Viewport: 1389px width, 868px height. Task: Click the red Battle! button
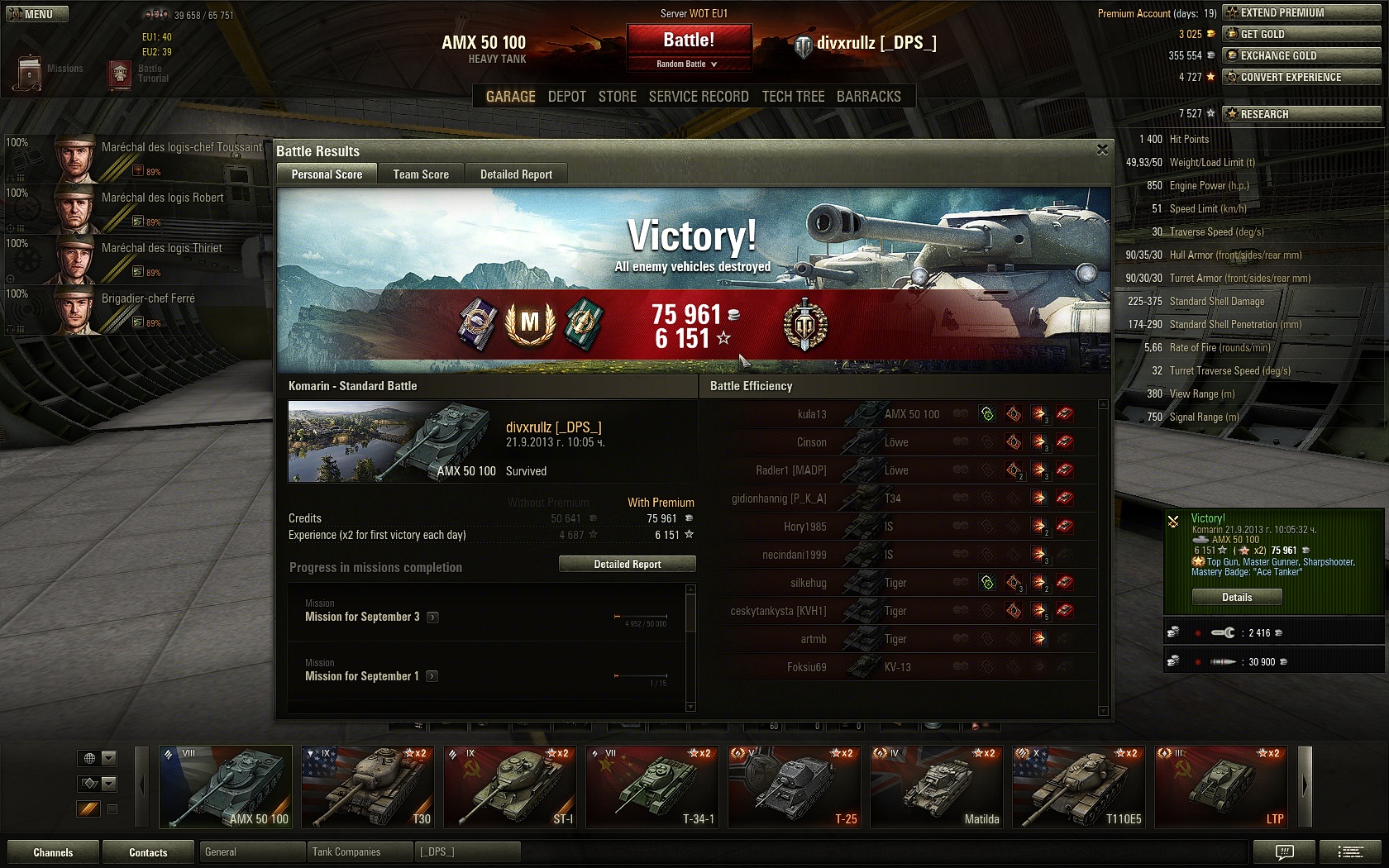tap(689, 41)
